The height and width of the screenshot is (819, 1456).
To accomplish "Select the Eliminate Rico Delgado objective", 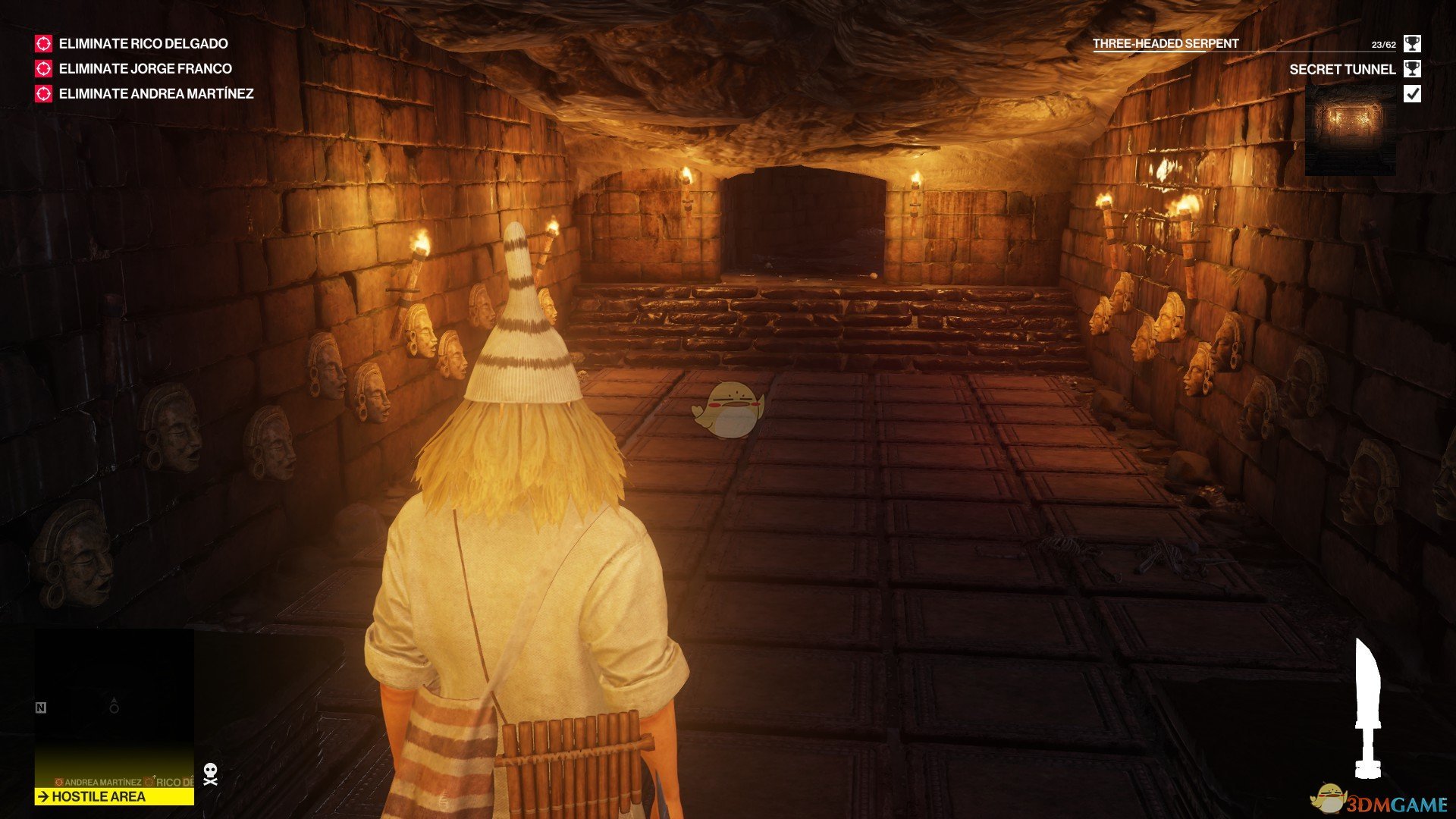I will pos(143,44).
